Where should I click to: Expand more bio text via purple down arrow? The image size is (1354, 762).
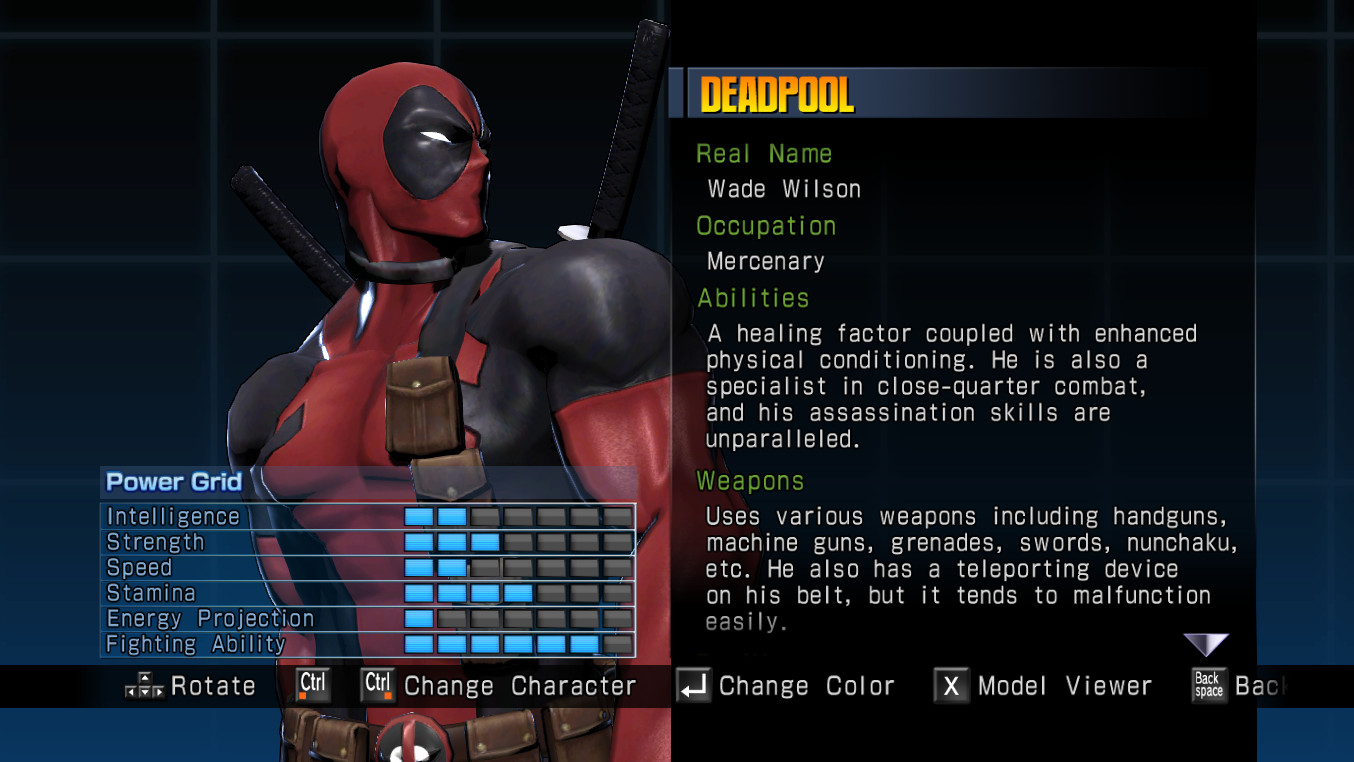pos(1207,643)
